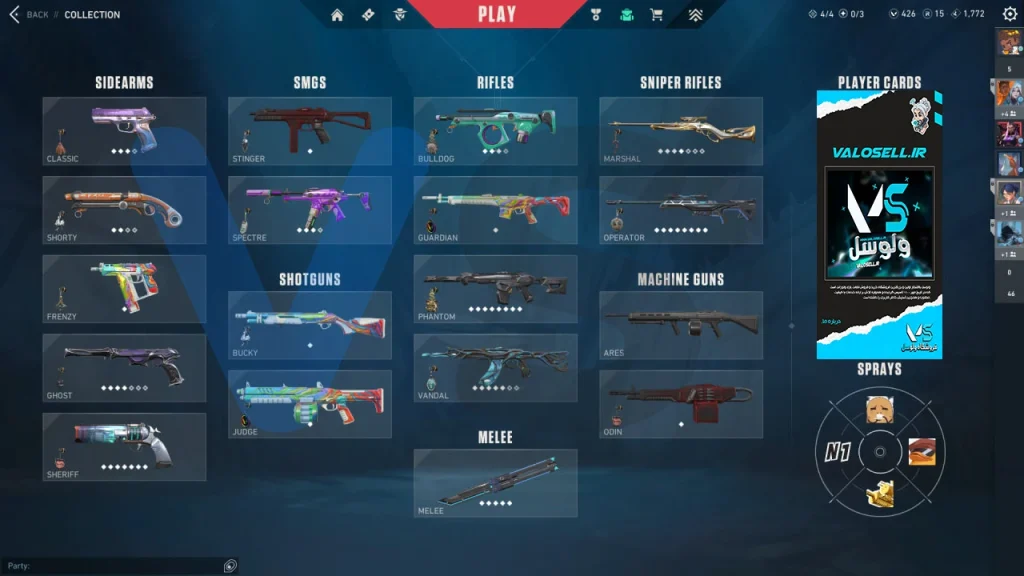Open the settings gear icon
This screenshot has height=576, width=1024.
(1009, 14)
